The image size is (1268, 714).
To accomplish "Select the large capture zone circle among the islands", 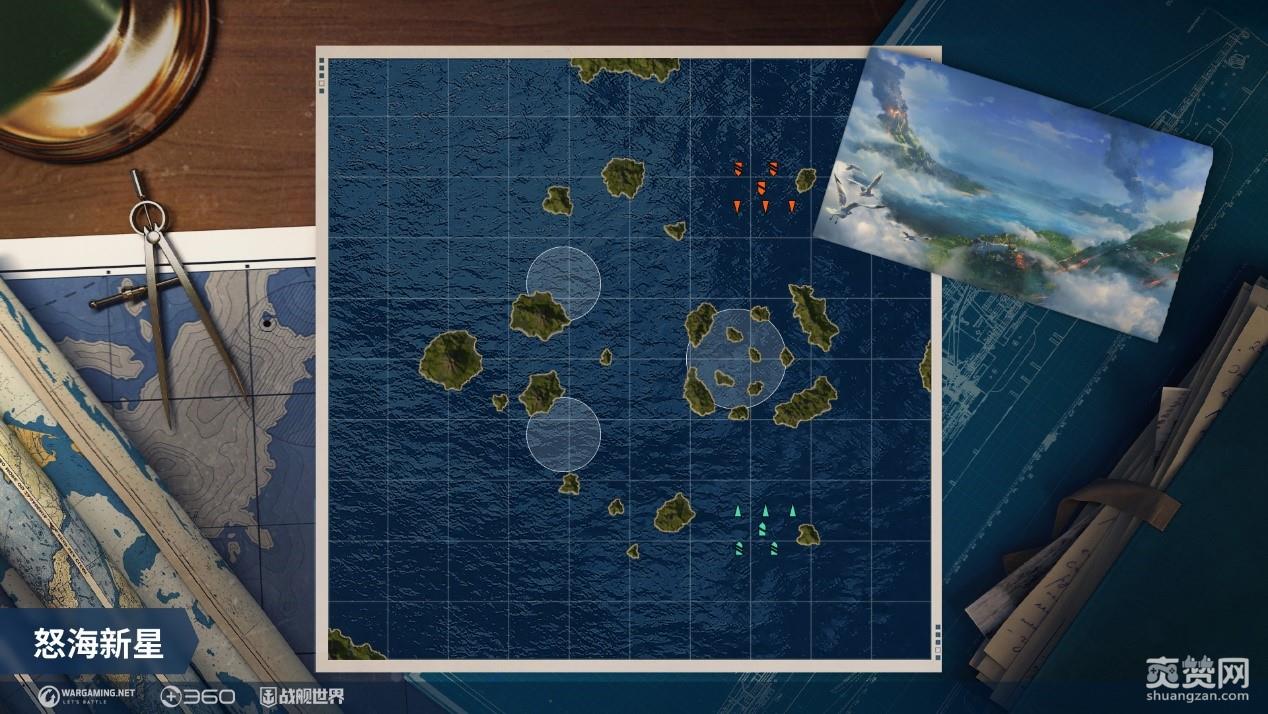I will [735, 359].
